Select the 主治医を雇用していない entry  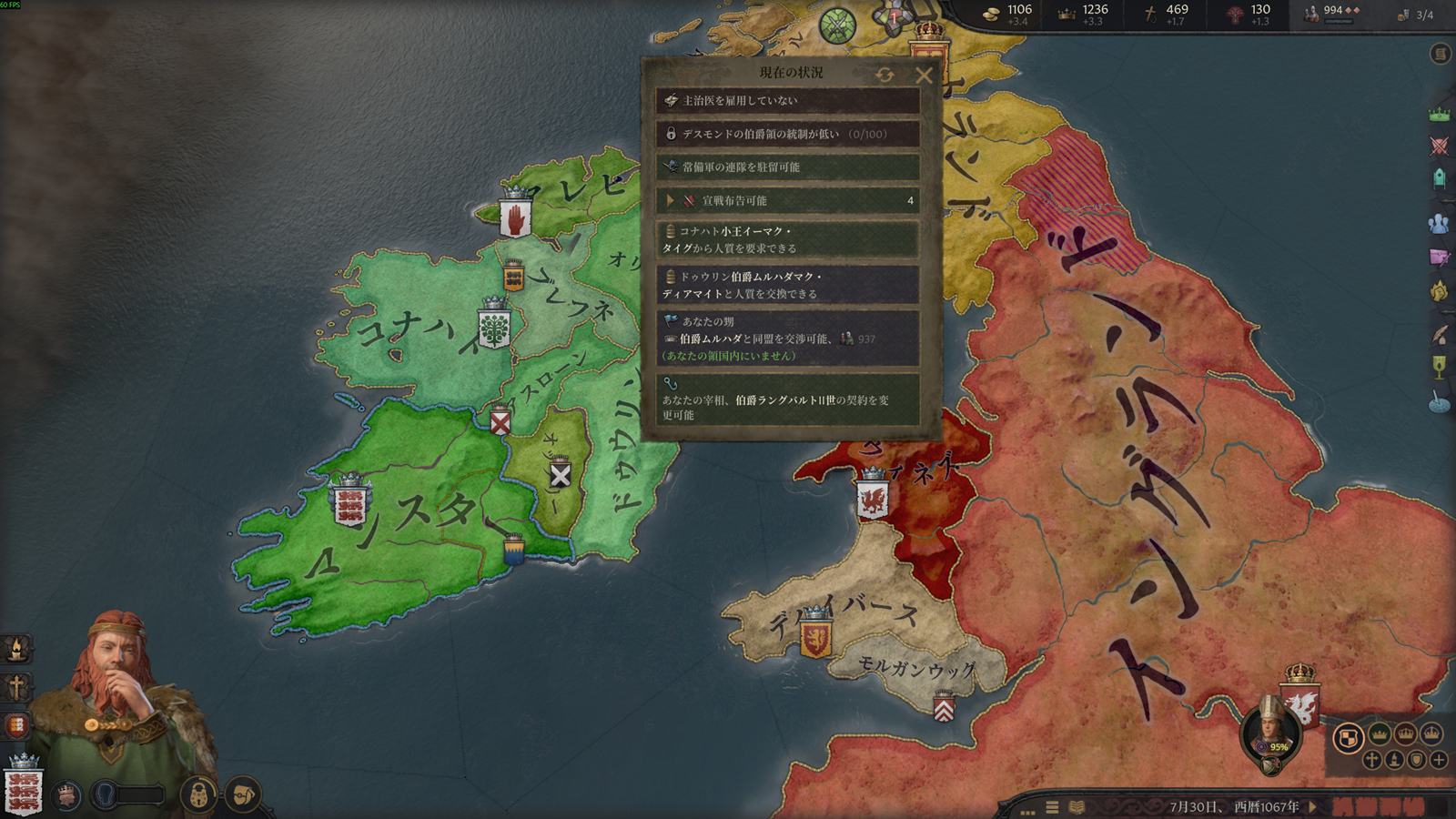click(787, 100)
